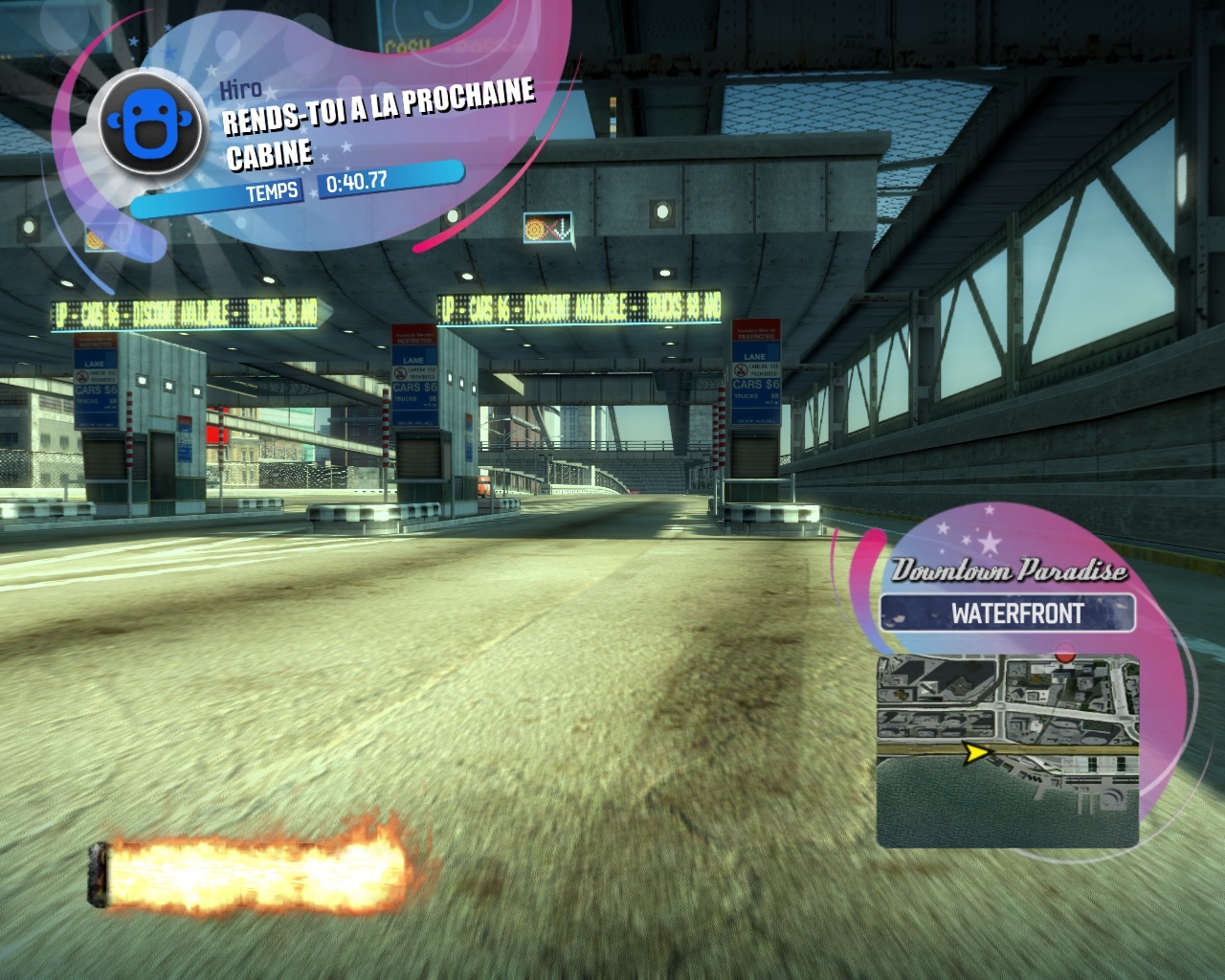Click the red destination marker on minimap
The height and width of the screenshot is (980, 1225).
pos(1065,657)
